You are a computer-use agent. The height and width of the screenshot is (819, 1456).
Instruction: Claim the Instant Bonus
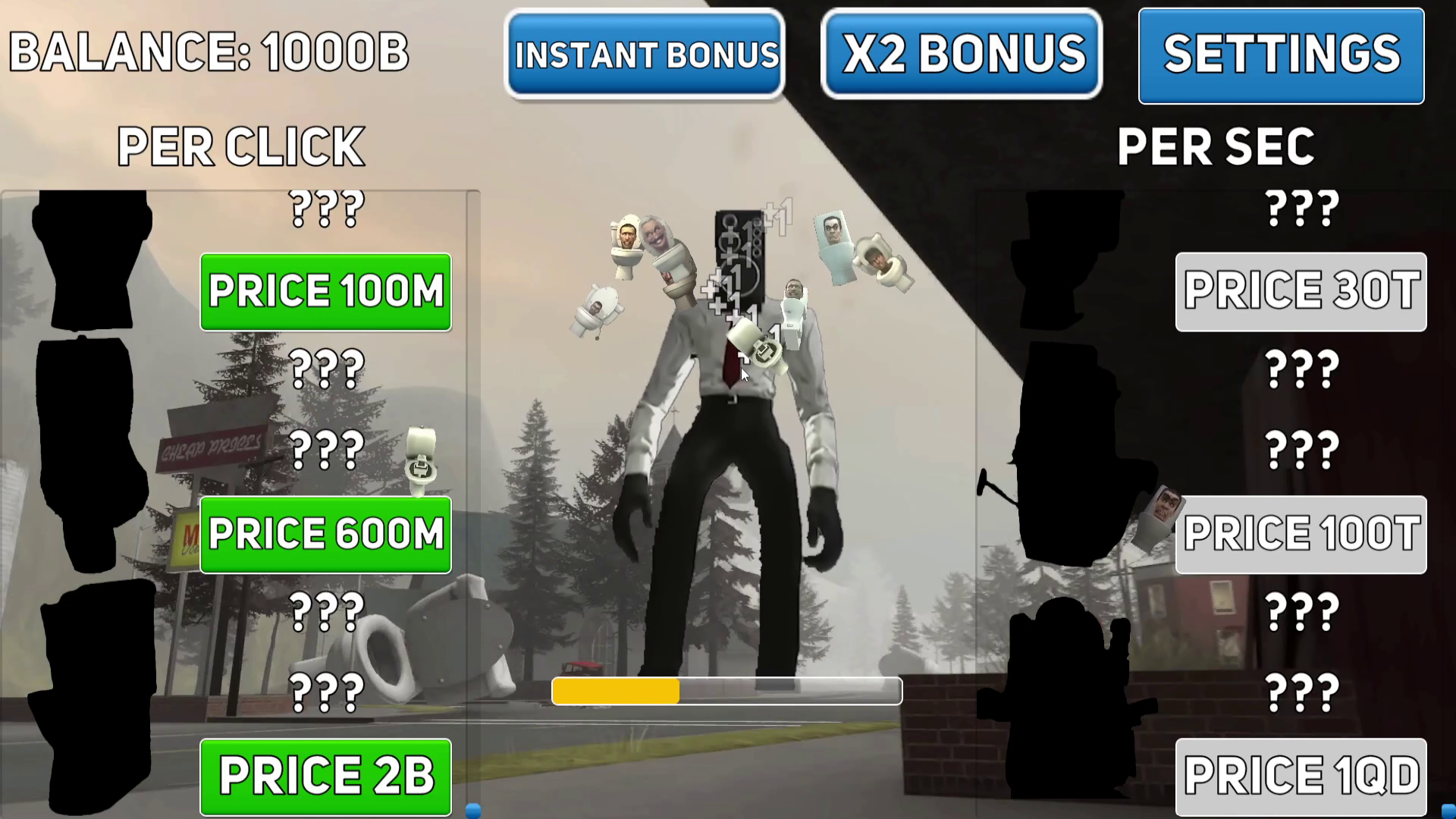click(x=645, y=54)
